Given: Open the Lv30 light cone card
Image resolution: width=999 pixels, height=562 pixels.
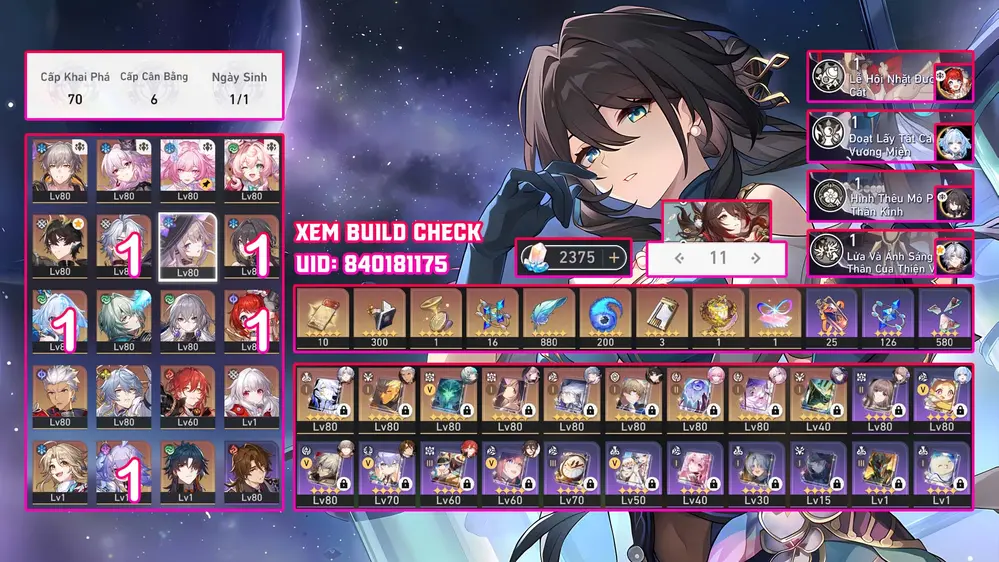Looking at the screenshot, I should pyautogui.click(x=756, y=473).
